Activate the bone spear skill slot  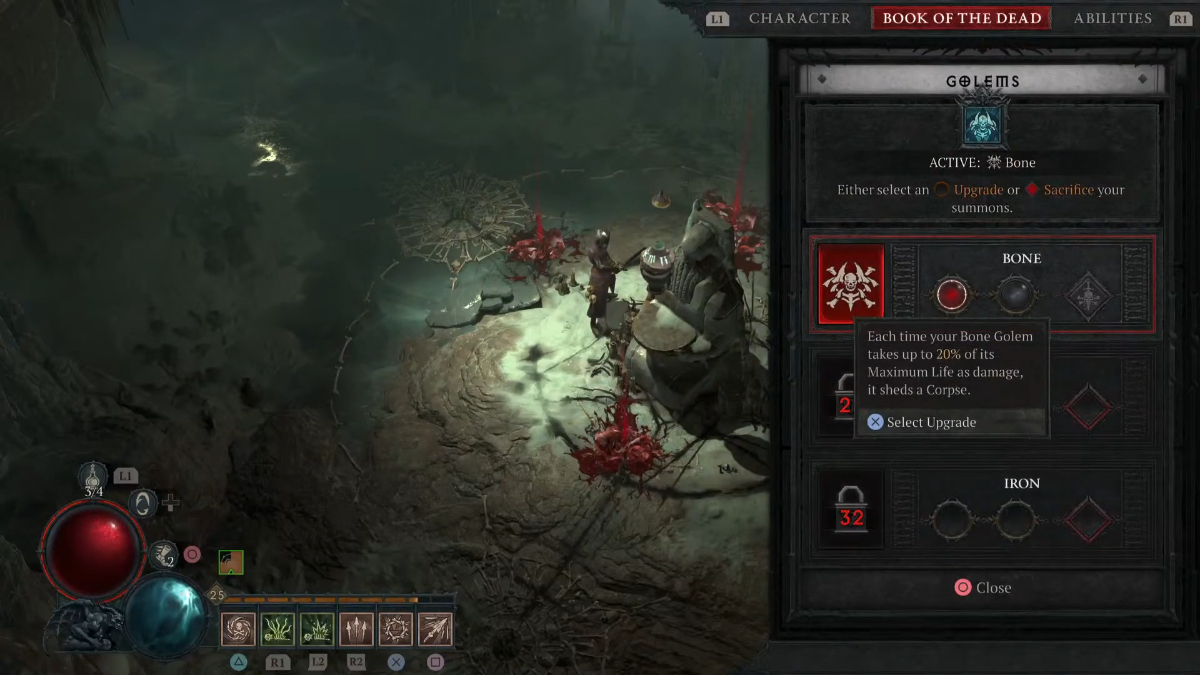(x=435, y=630)
